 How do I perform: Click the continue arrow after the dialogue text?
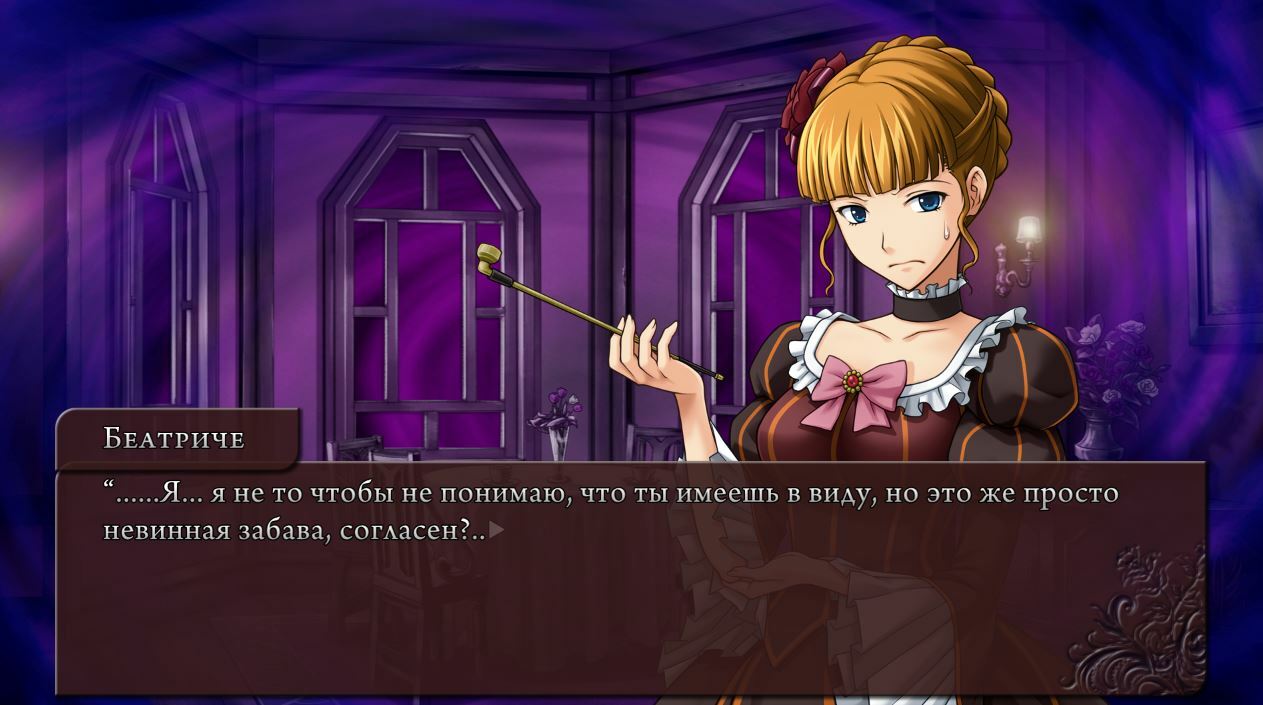(496, 531)
